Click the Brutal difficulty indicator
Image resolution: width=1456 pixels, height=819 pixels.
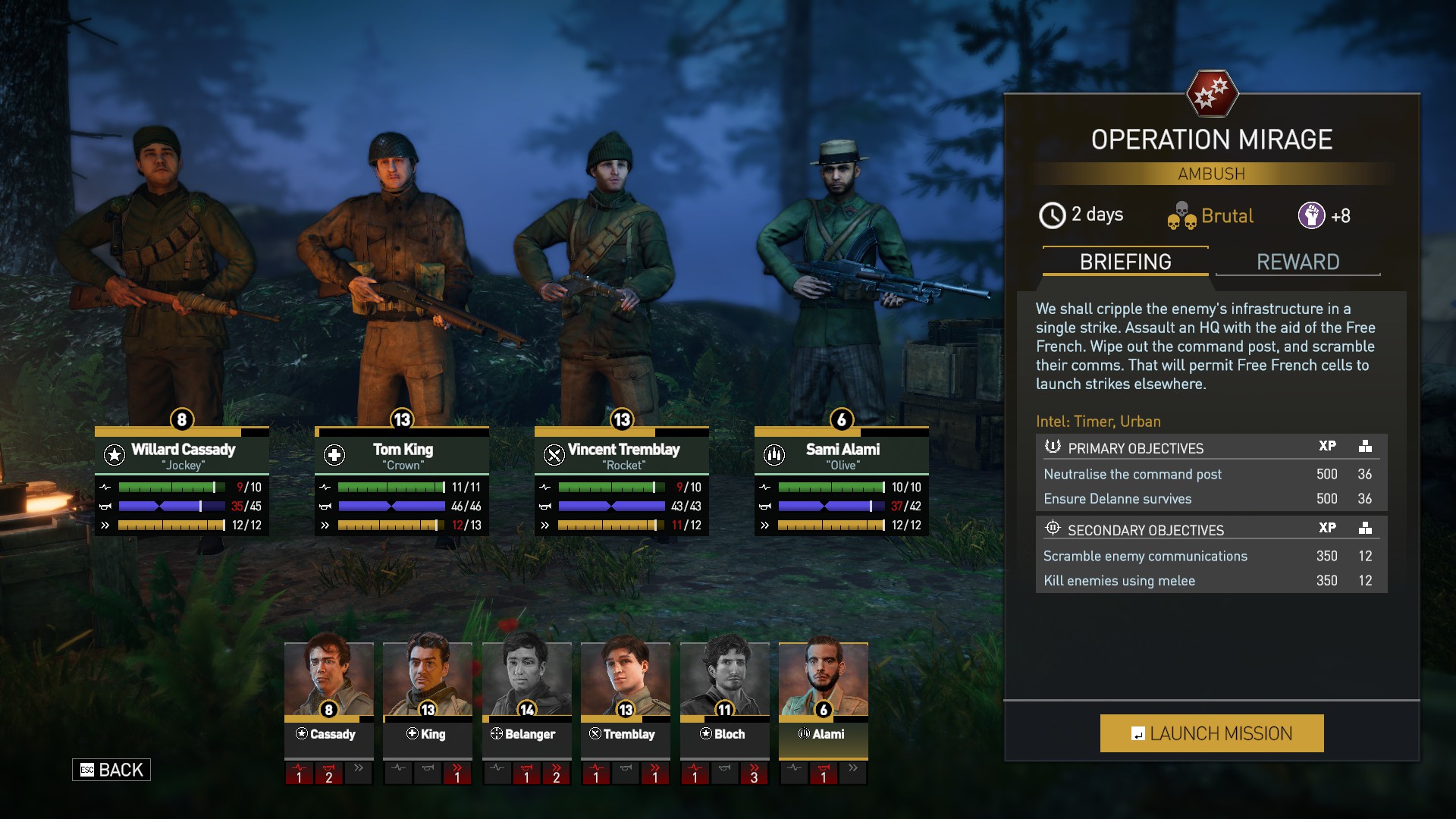[x=1211, y=216]
